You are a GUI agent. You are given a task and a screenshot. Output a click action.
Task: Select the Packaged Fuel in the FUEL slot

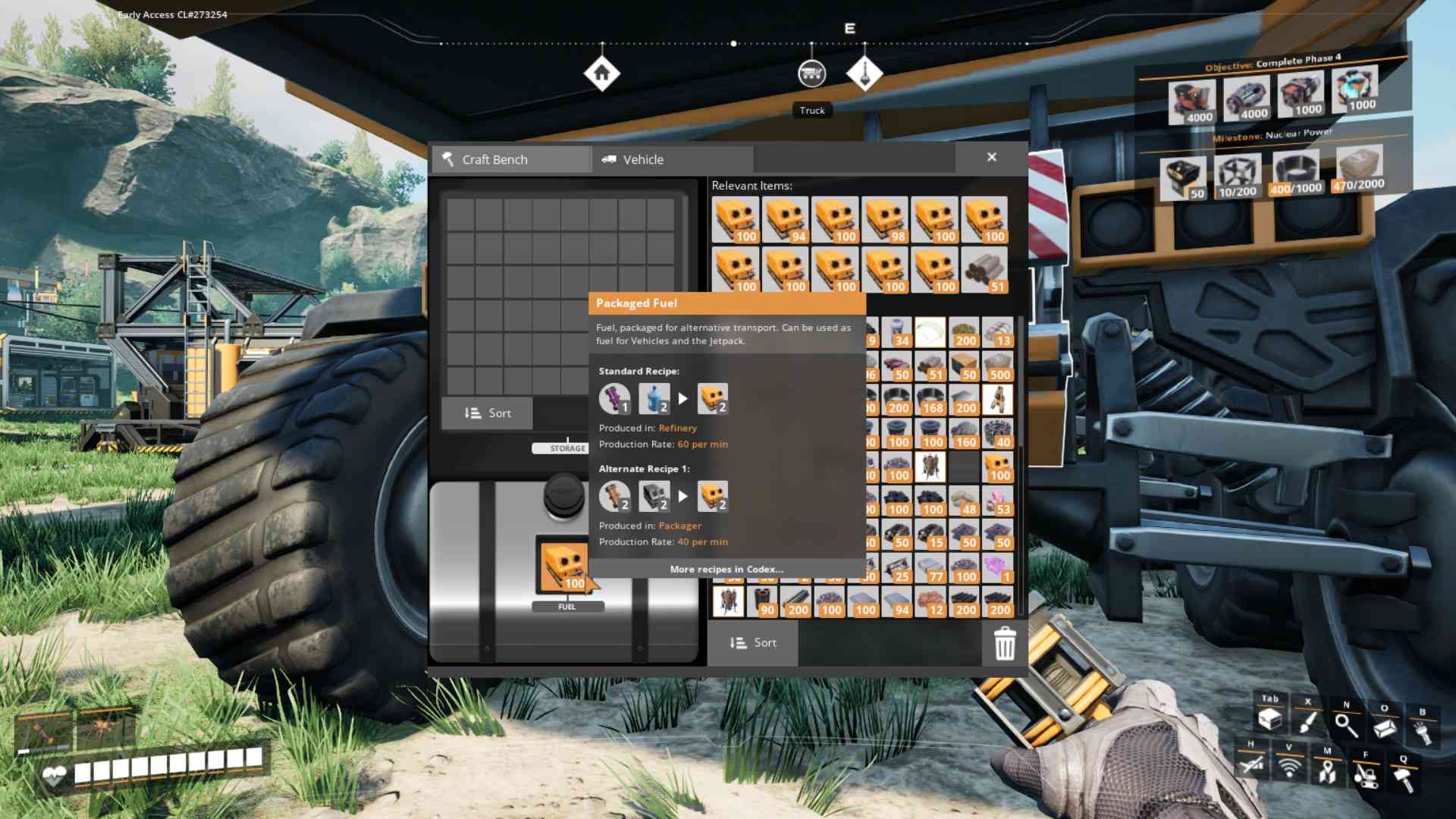(x=564, y=565)
